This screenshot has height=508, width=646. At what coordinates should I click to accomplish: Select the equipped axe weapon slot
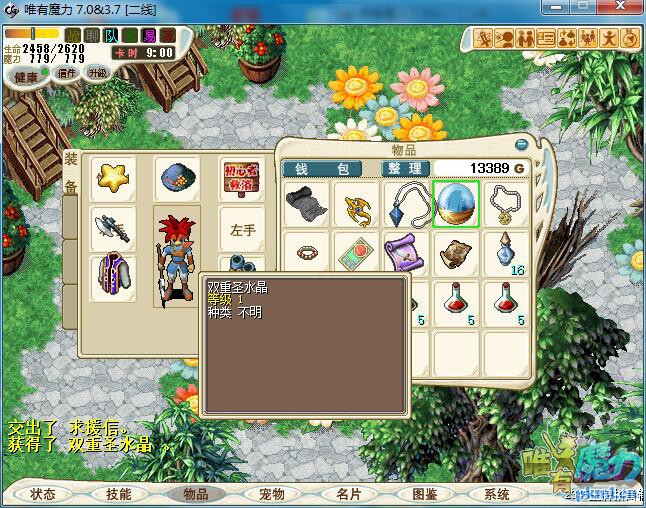(112, 229)
